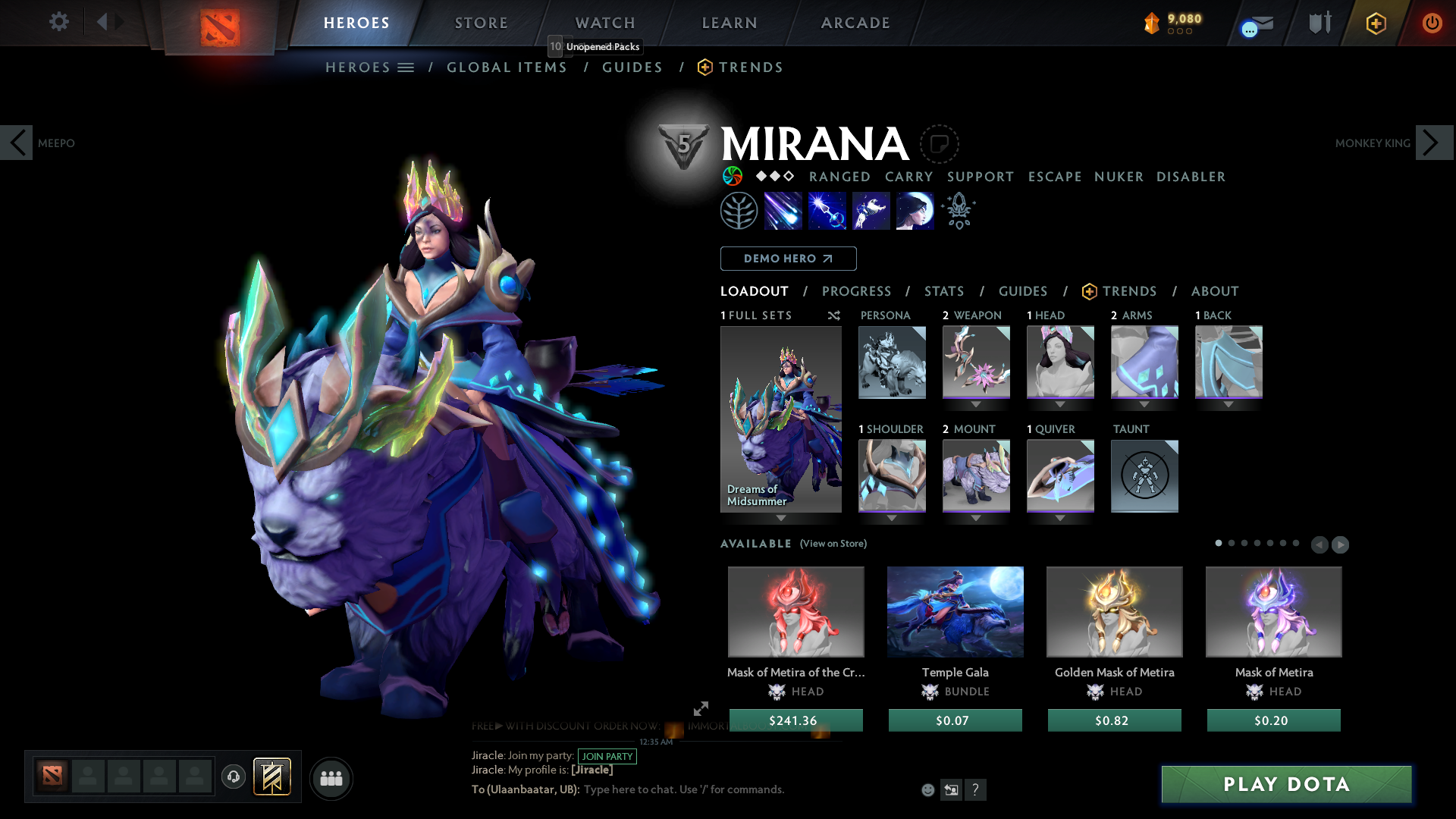Click the Join Party link
This screenshot has height=819, width=1456.
(607, 756)
